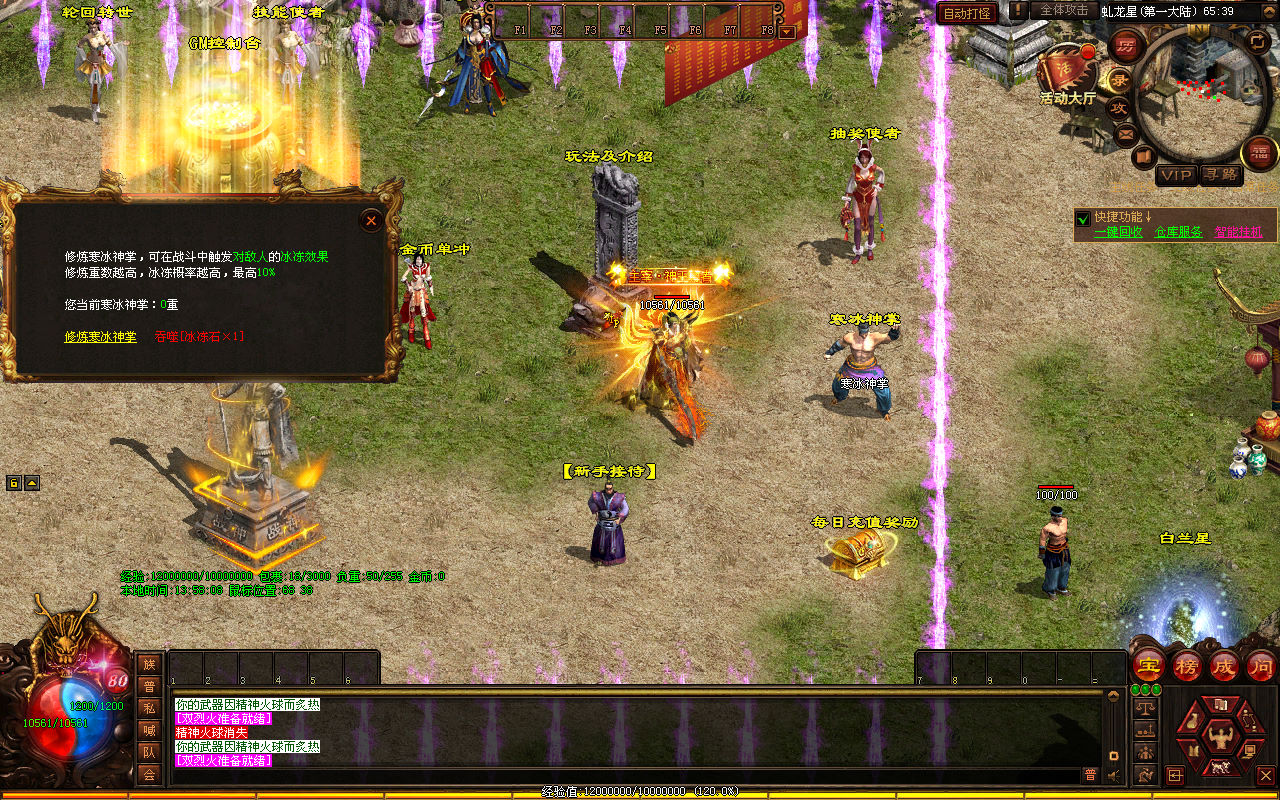Start 智能挂机 smart auto-play link

1238,232
